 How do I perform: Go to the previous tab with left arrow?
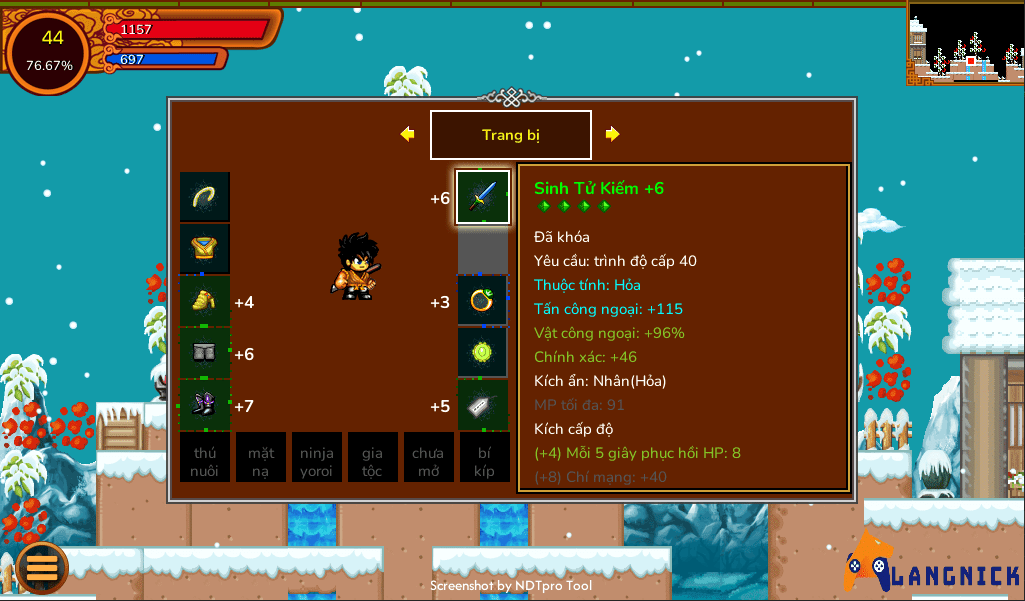tap(407, 134)
